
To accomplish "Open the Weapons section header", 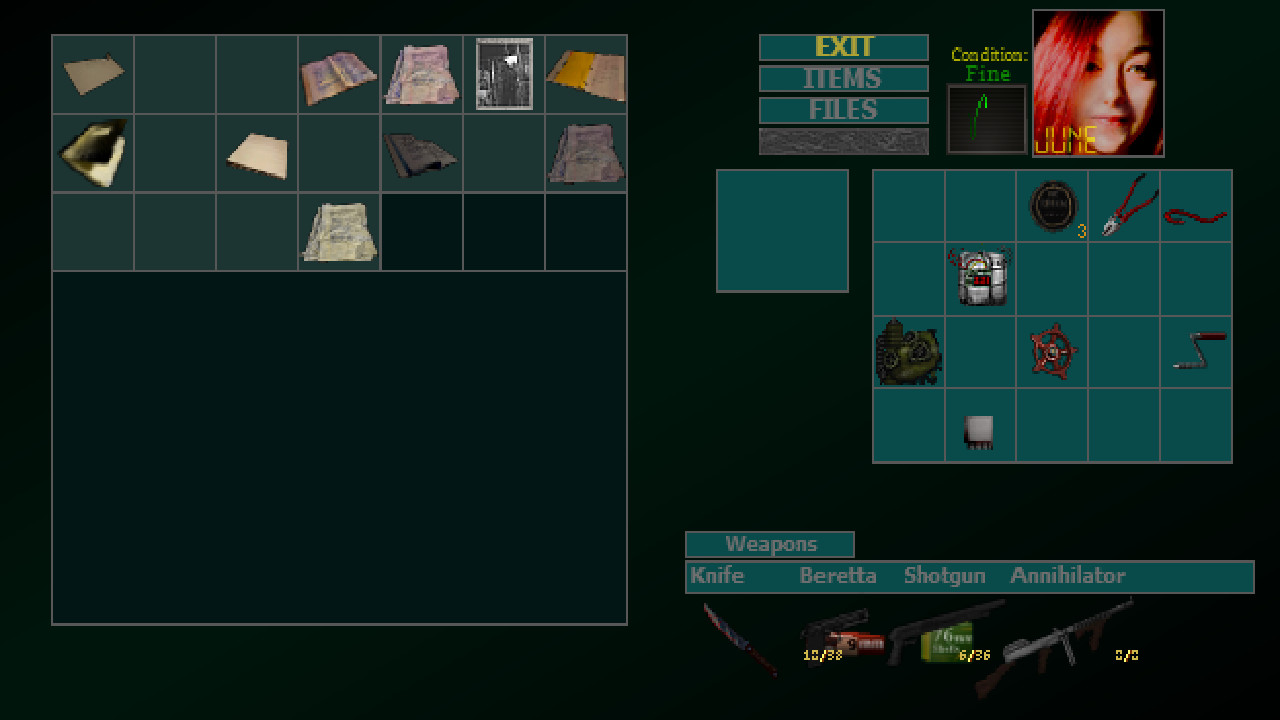I will click(x=769, y=544).
